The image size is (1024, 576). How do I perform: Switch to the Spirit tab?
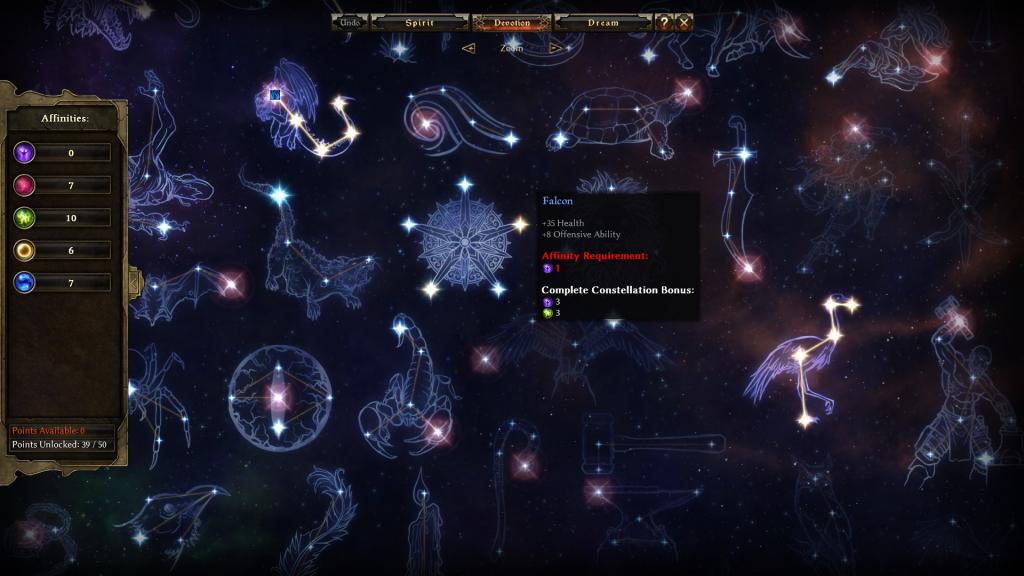click(419, 22)
